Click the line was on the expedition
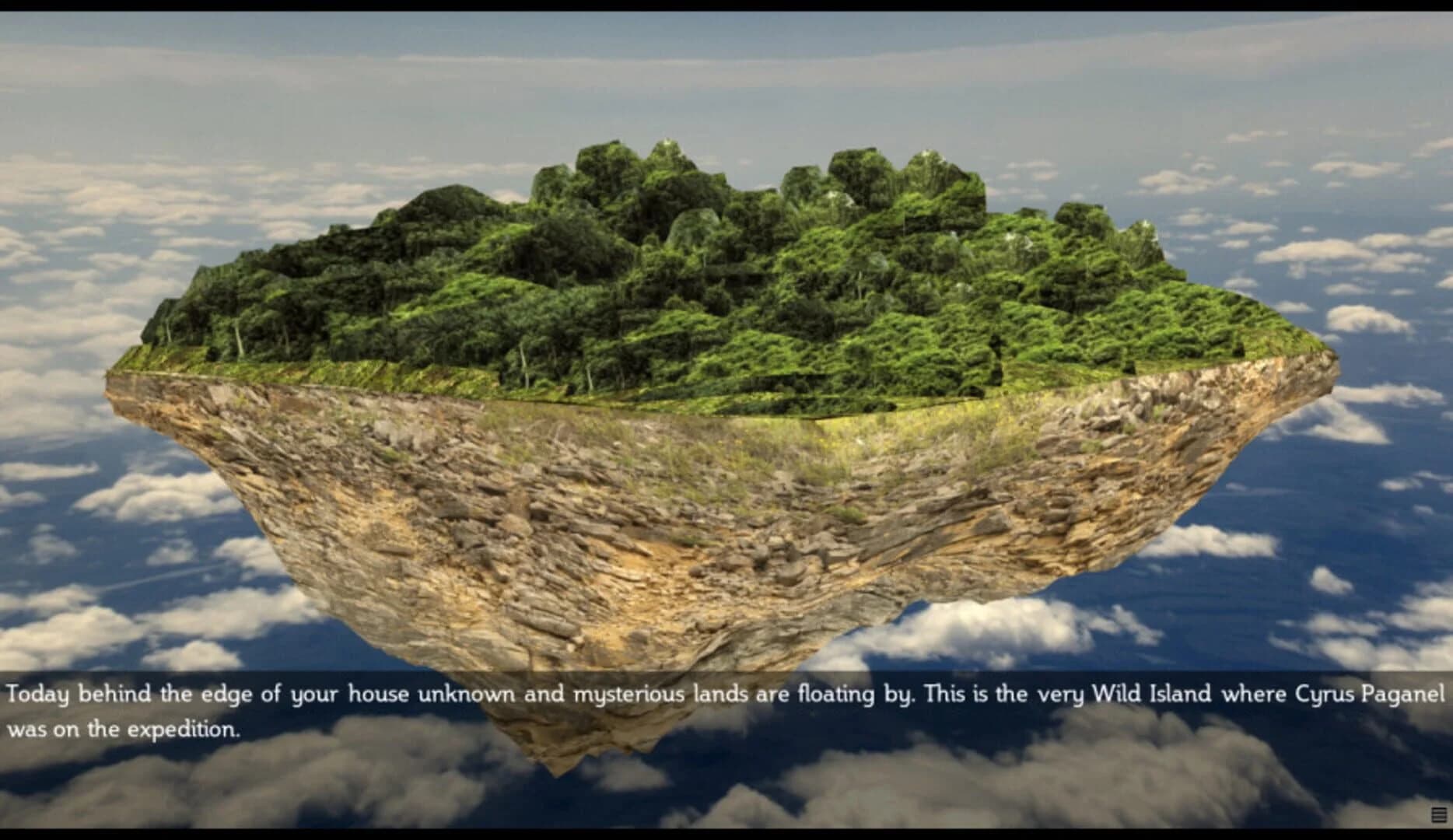The image size is (1453, 840). pos(124,730)
